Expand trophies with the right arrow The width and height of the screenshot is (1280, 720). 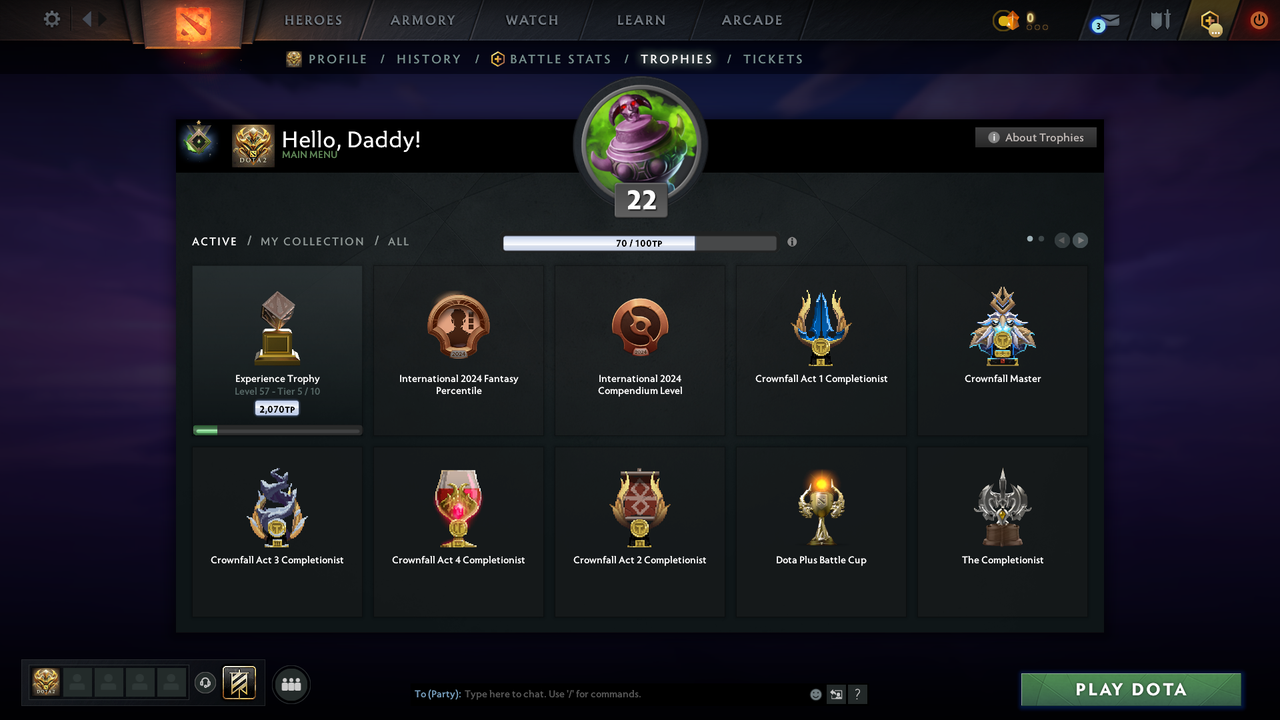[1081, 240]
